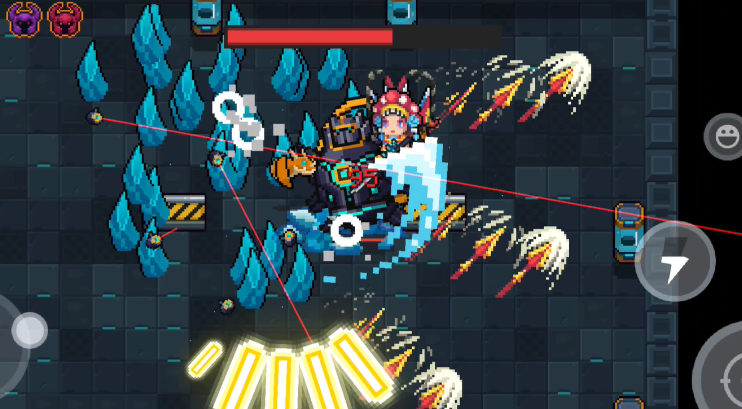The height and width of the screenshot is (409, 742).
Task: Activate the lightning bolt skill button
Action: click(x=675, y=261)
